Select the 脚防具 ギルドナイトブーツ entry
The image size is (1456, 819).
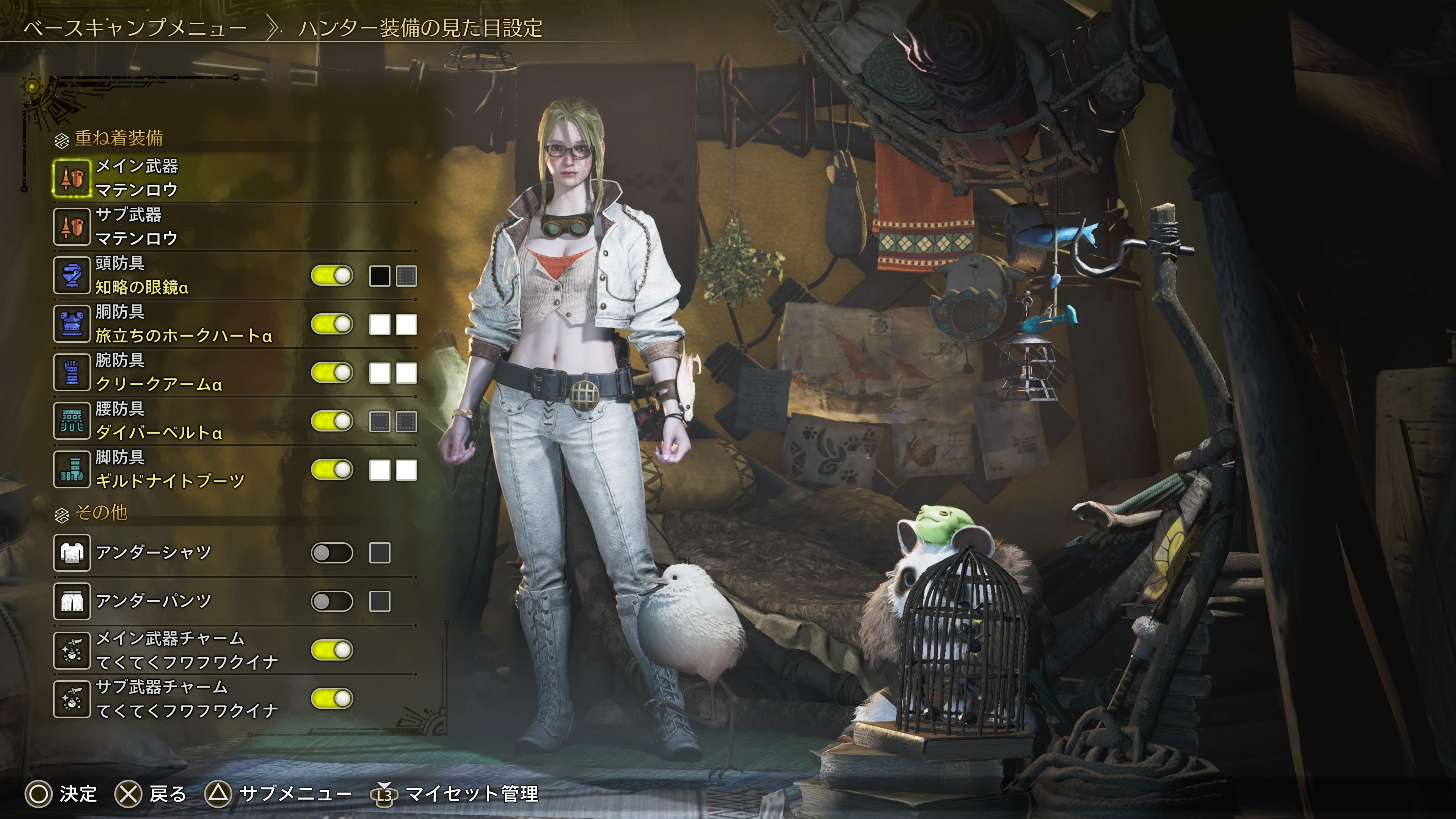coord(169,470)
